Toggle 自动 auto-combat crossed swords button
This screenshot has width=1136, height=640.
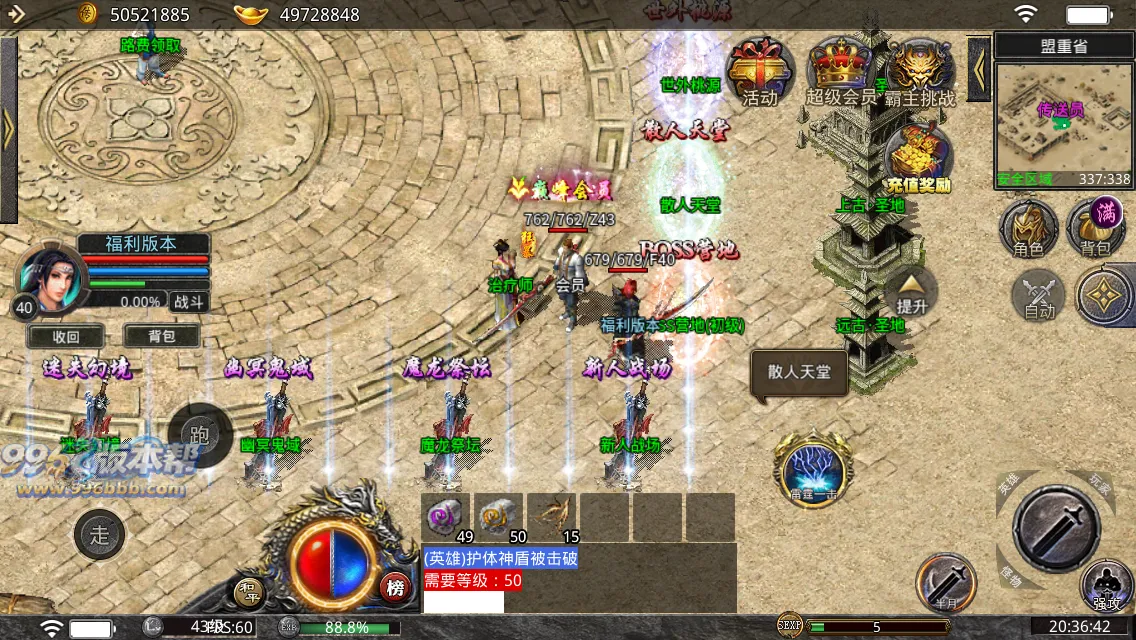[x=1039, y=296]
